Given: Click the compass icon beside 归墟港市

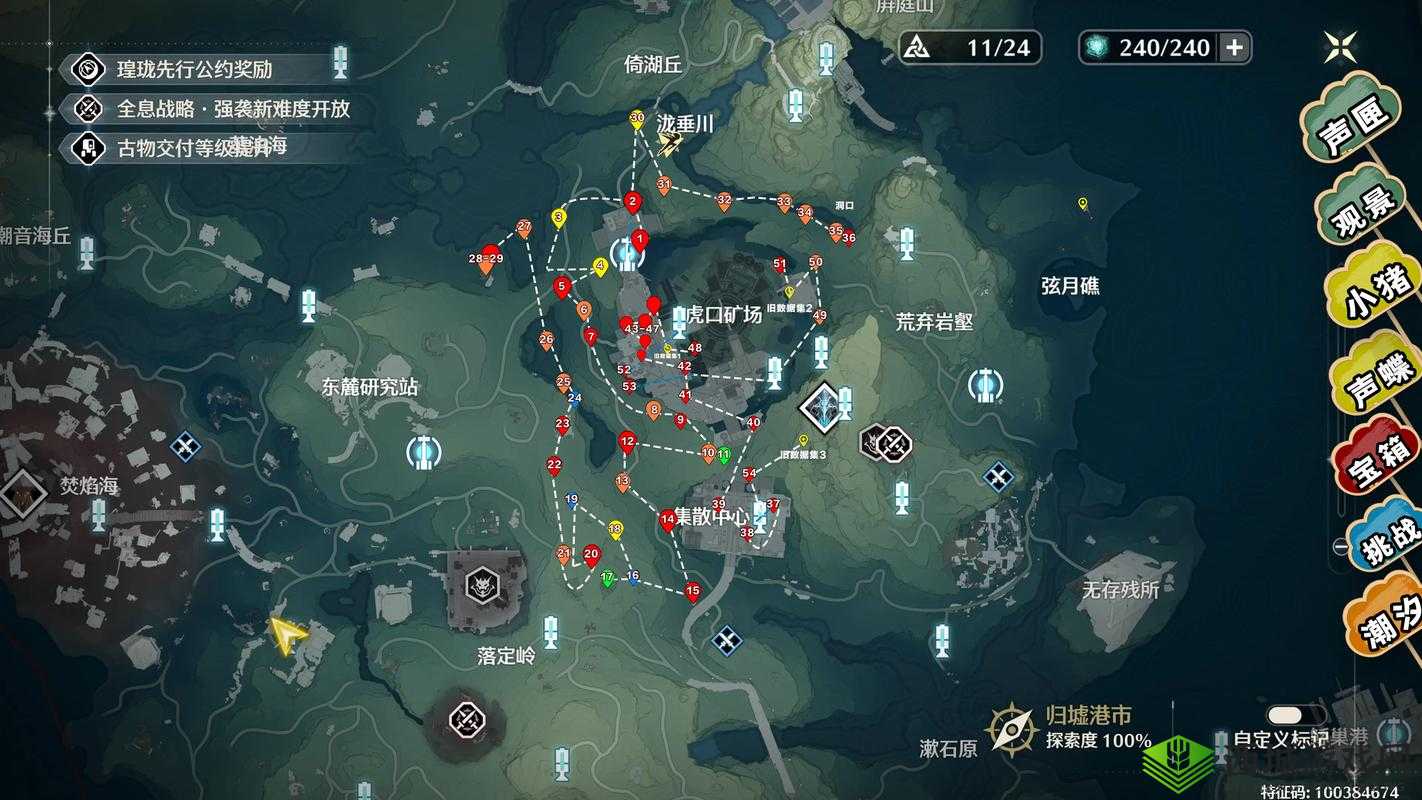Looking at the screenshot, I should pos(1012,726).
